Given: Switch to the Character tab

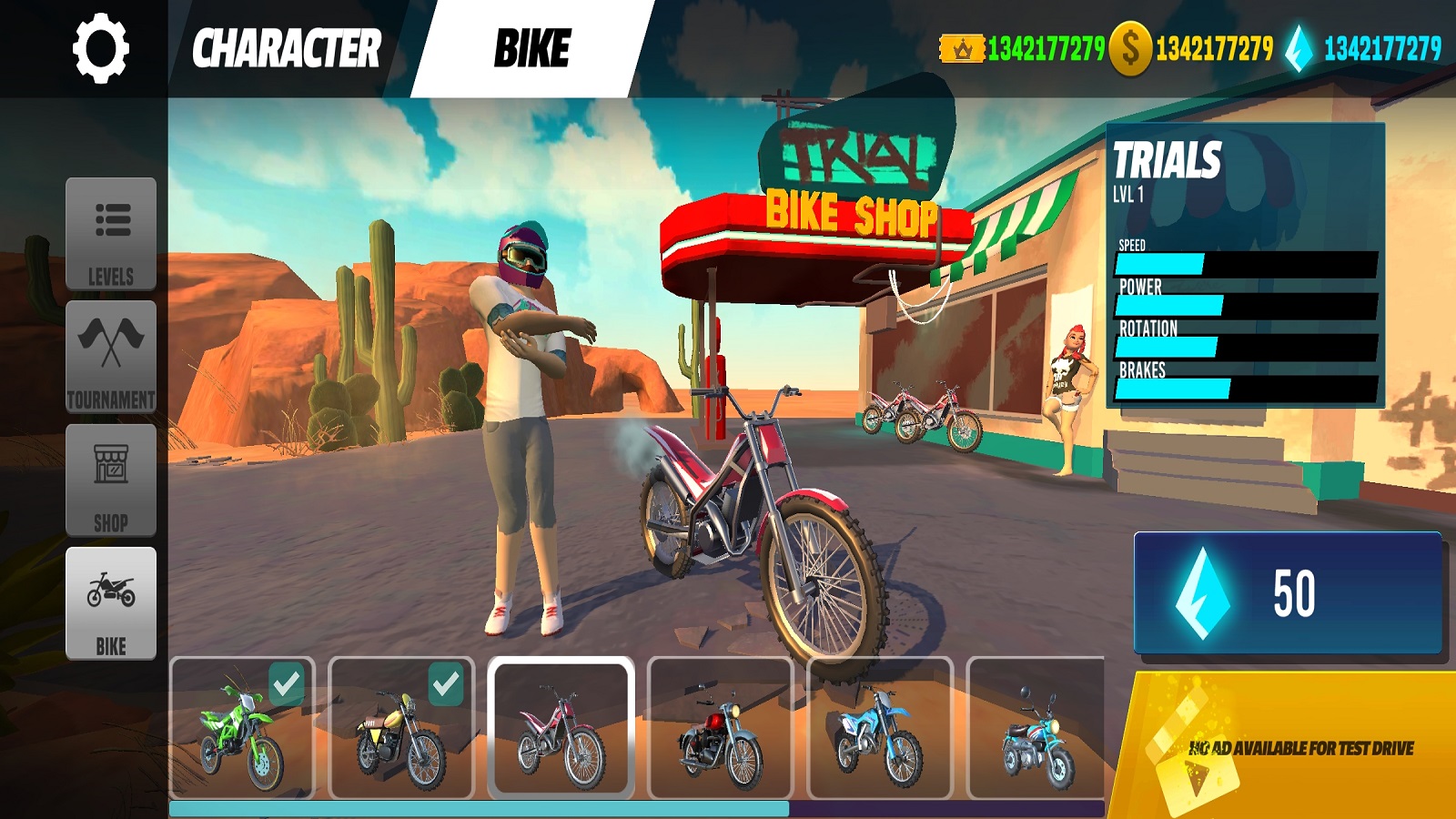Looking at the screenshot, I should (x=286, y=48).
